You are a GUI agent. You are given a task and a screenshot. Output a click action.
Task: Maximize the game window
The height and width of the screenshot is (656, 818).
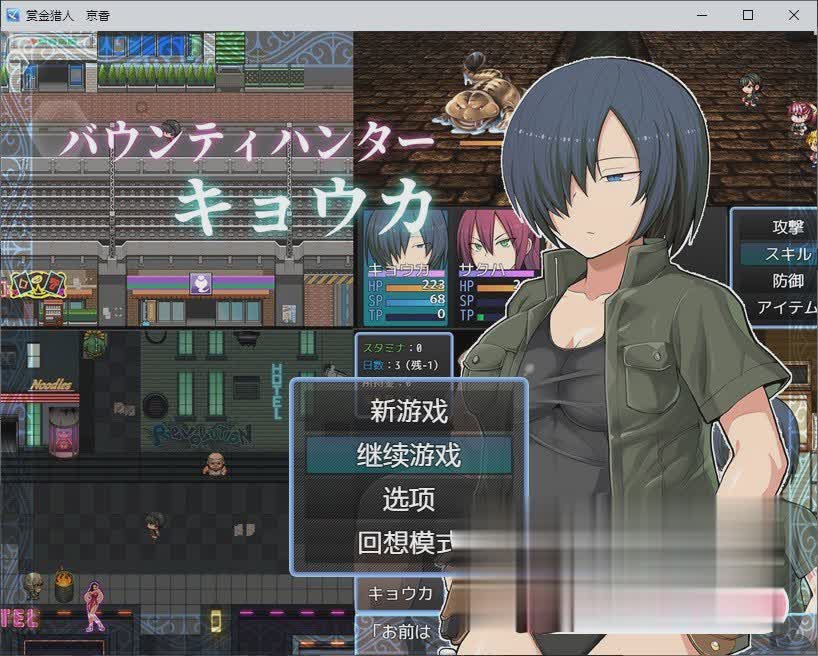tap(748, 15)
